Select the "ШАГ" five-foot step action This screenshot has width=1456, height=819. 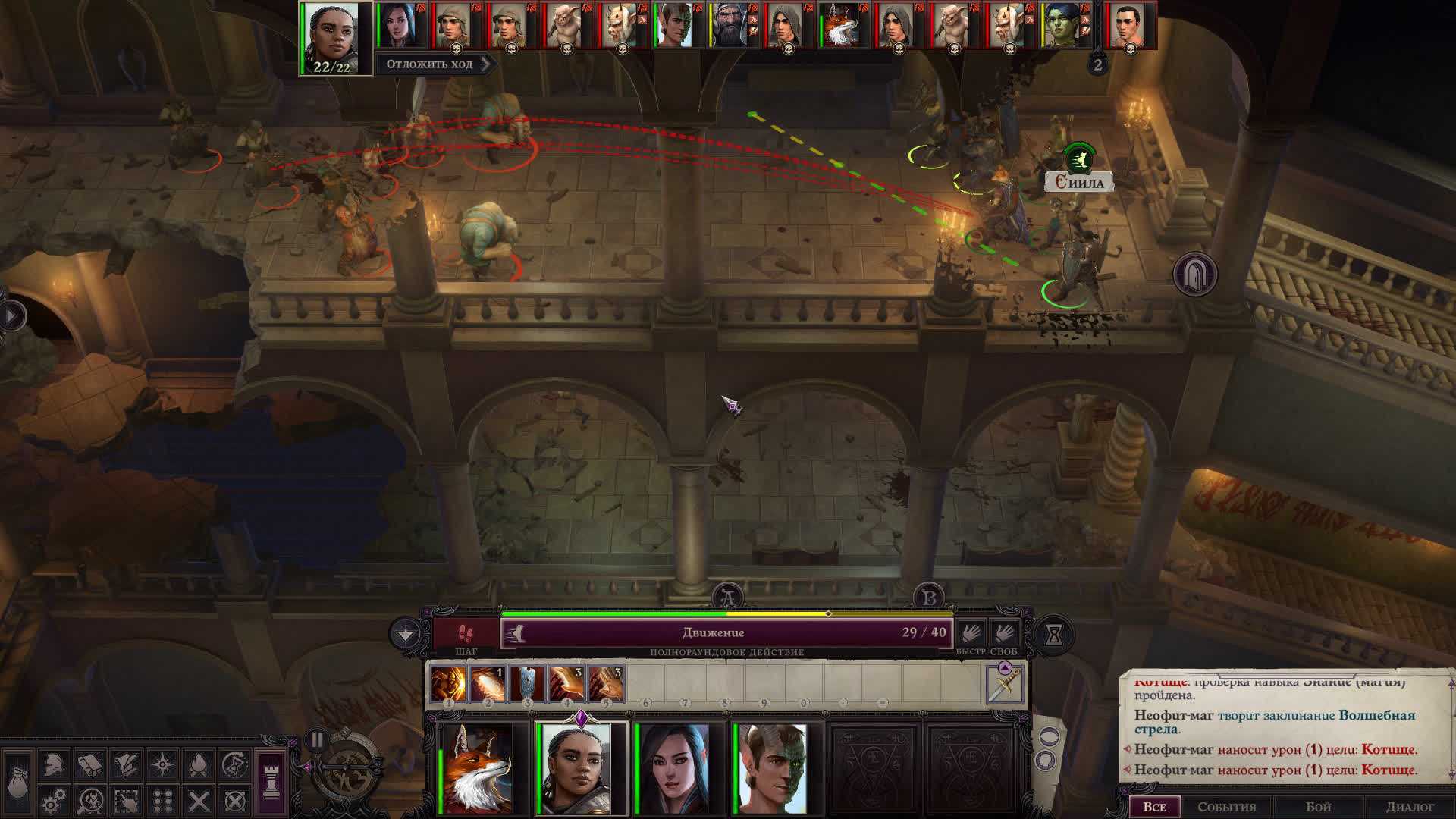[466, 636]
